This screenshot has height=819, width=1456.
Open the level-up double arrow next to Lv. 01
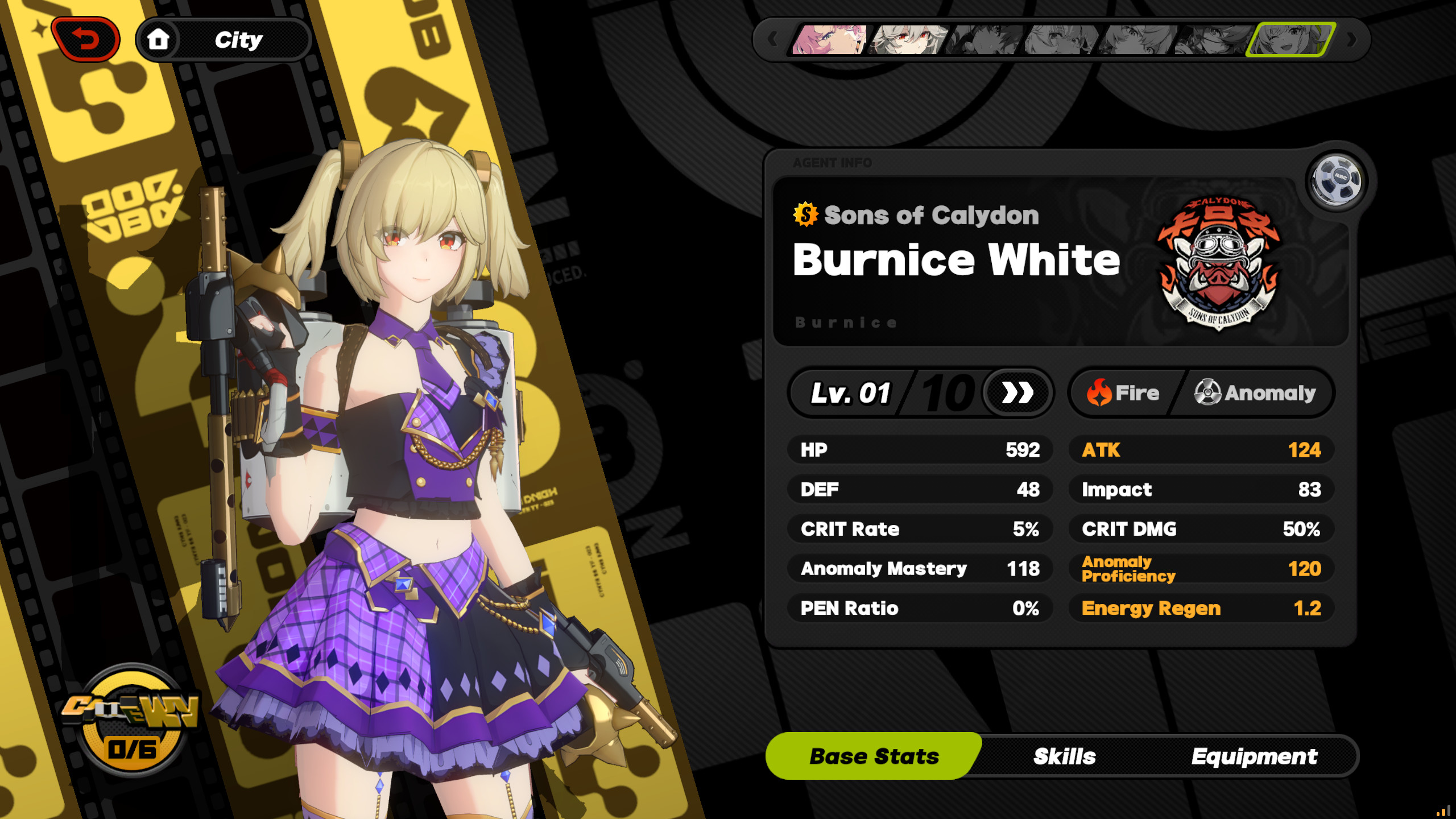pos(1017,392)
